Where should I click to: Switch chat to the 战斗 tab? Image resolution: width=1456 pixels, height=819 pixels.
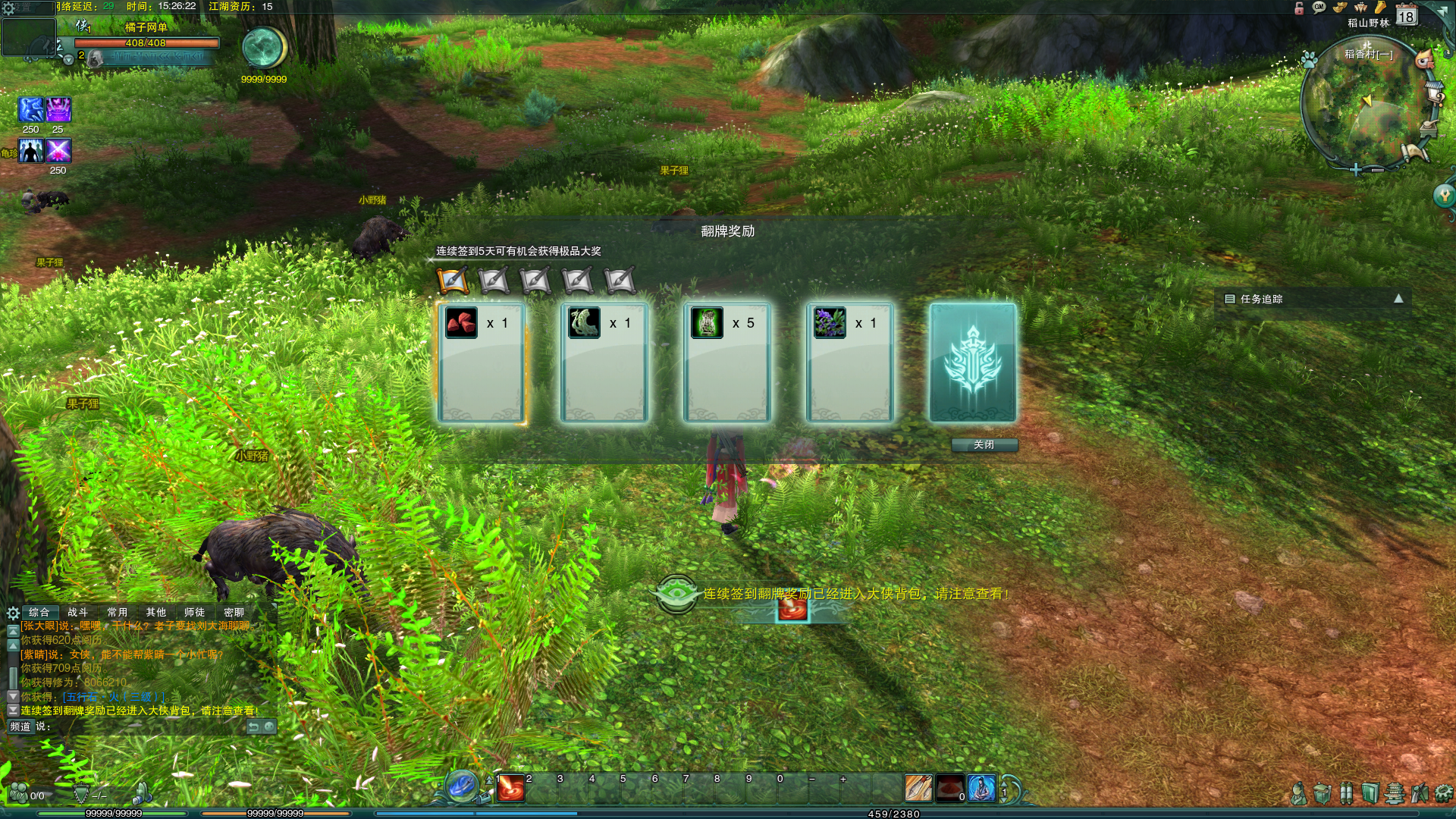pos(77,612)
